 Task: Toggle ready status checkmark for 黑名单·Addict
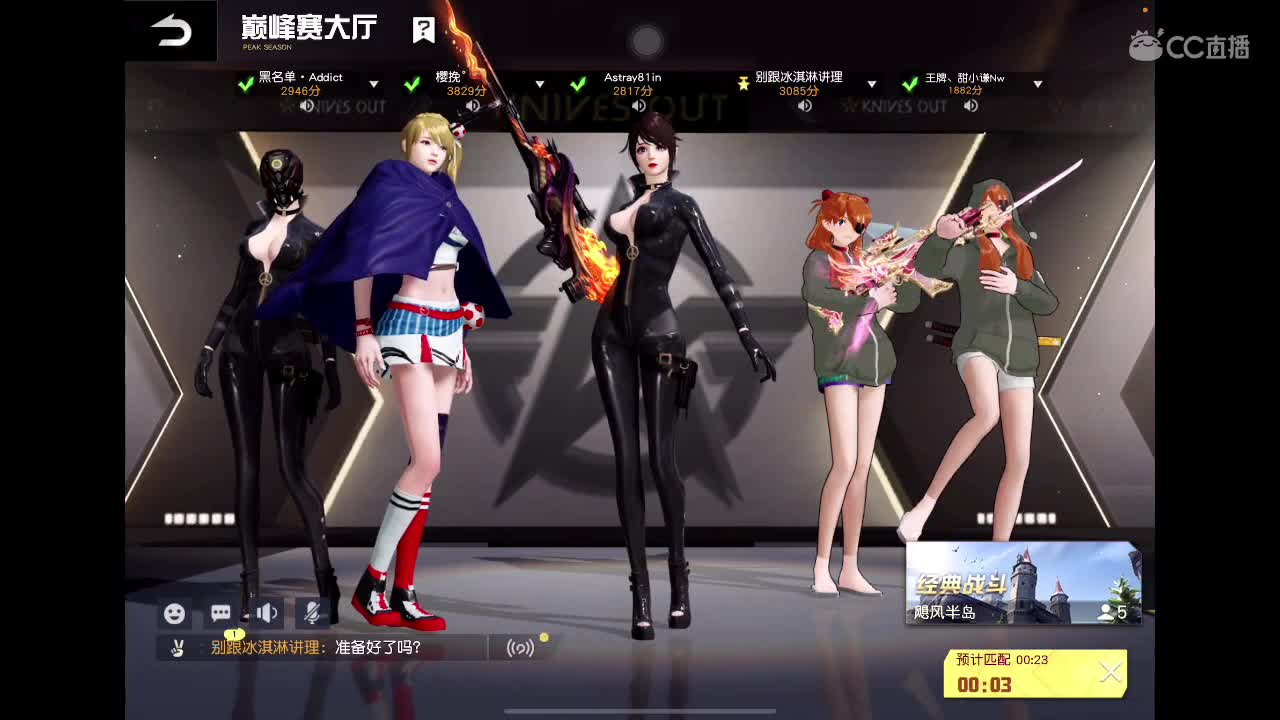[245, 84]
